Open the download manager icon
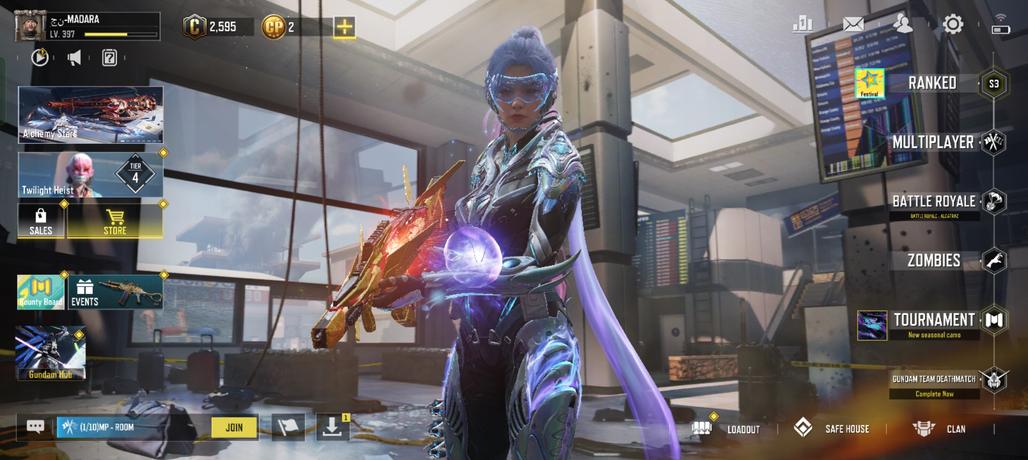The height and width of the screenshot is (460, 1028). (x=332, y=427)
